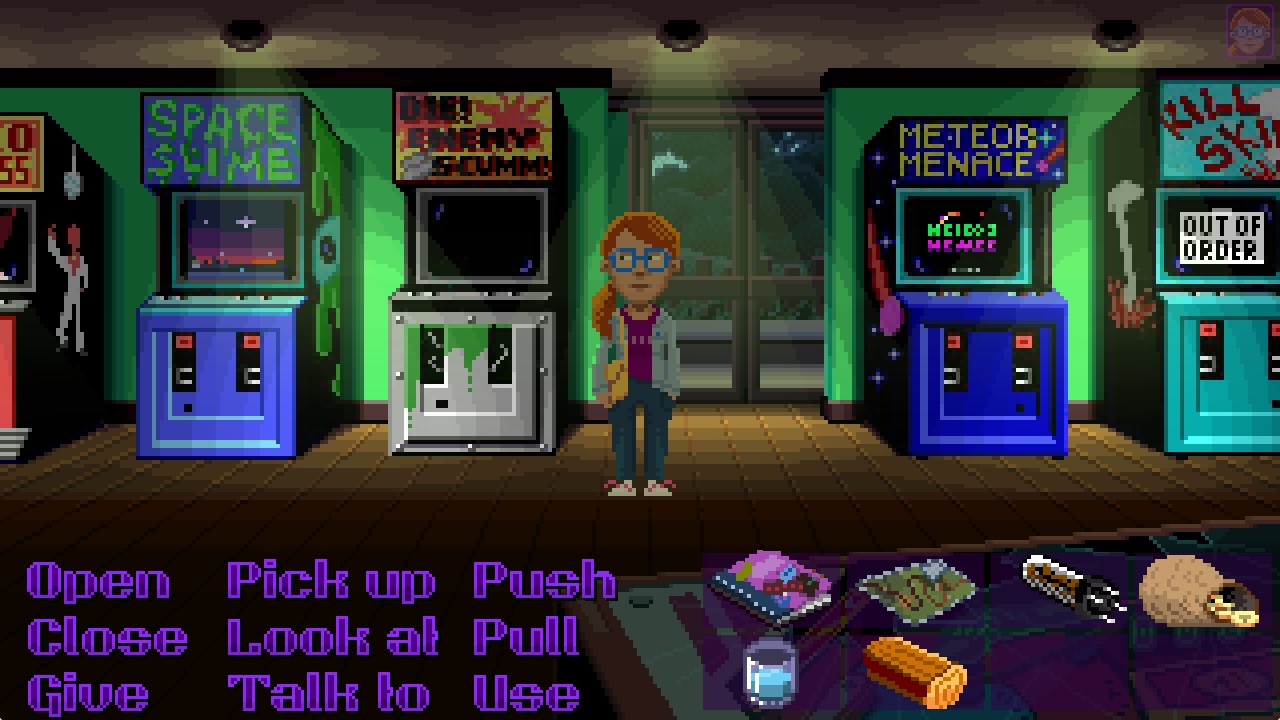Select the Use verb
Image resolution: width=1280 pixels, height=720 pixels.
coord(525,690)
